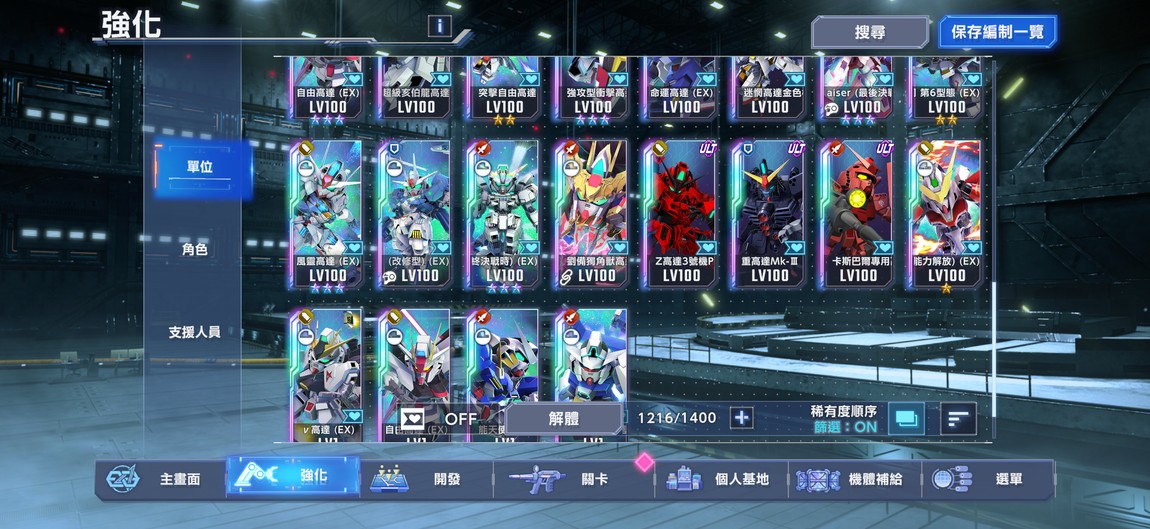
Task: Select the 風靈高達 (EX) unit card
Action: coord(328,215)
